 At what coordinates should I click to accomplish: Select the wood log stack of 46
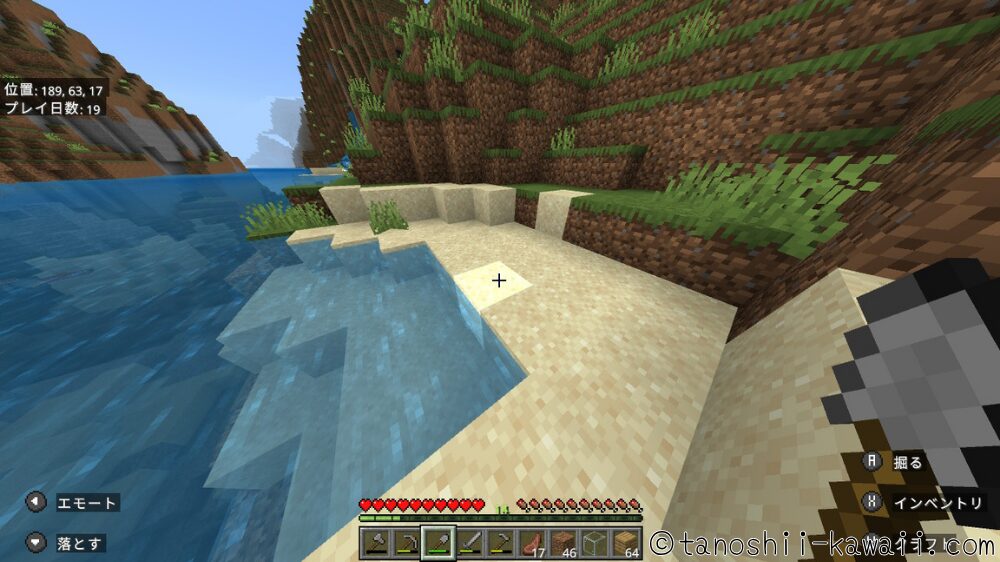[564, 543]
